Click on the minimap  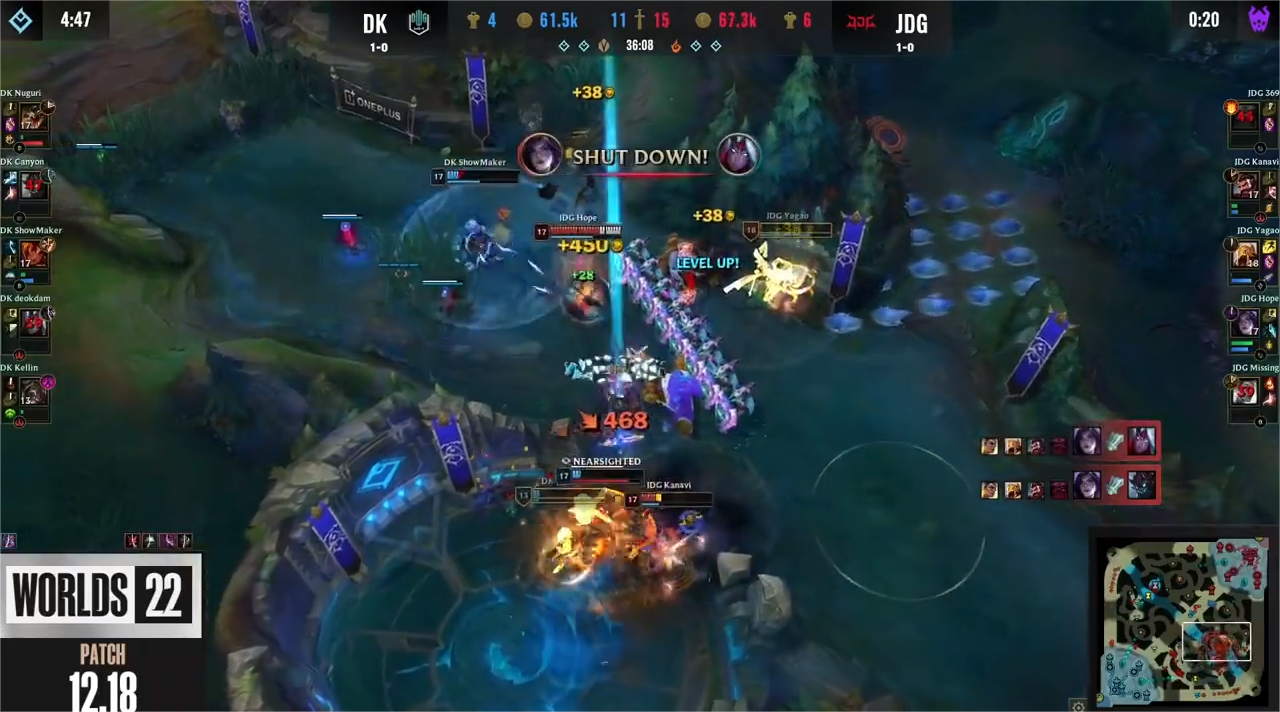1181,622
